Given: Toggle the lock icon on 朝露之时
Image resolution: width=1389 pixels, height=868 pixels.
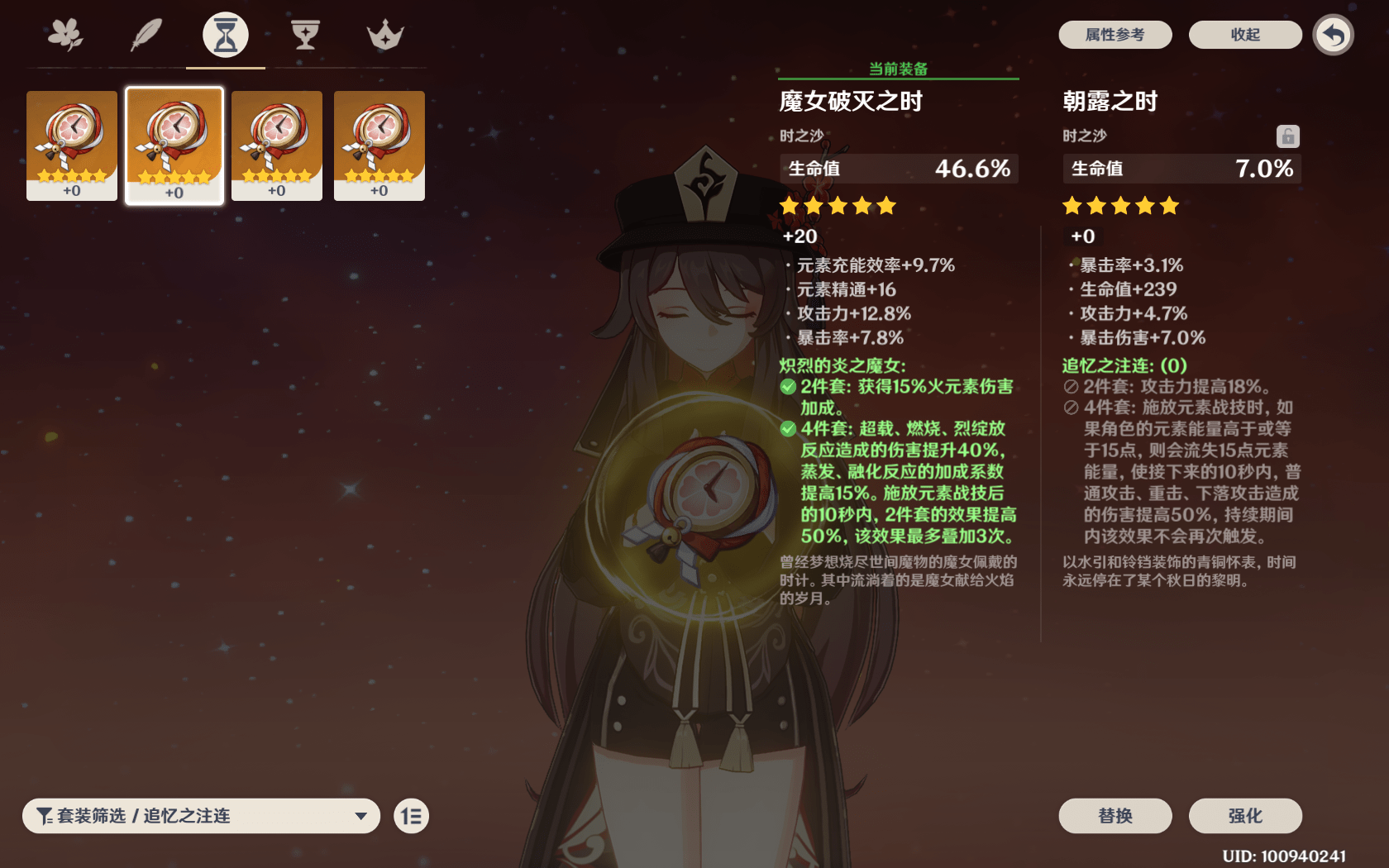Looking at the screenshot, I should click(x=1287, y=136).
